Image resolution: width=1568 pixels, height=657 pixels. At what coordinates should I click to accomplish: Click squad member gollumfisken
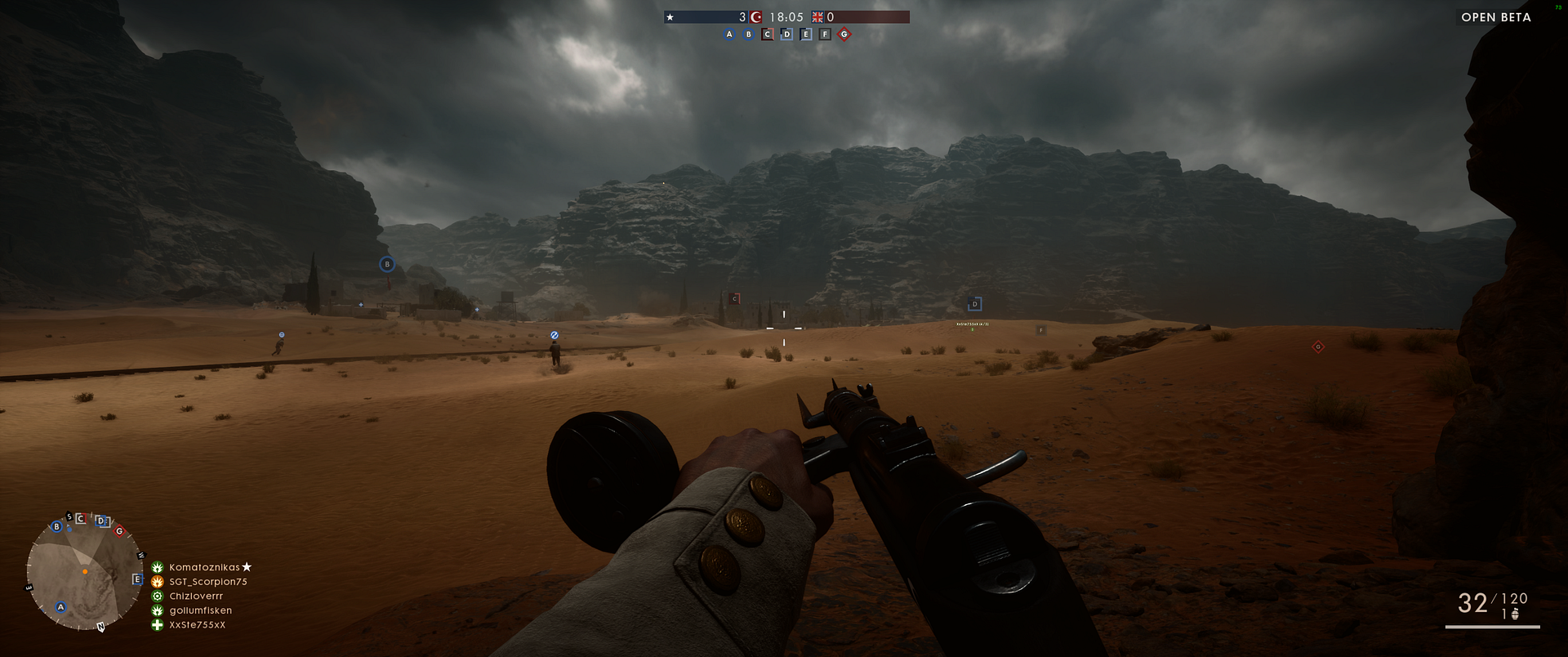(x=200, y=610)
